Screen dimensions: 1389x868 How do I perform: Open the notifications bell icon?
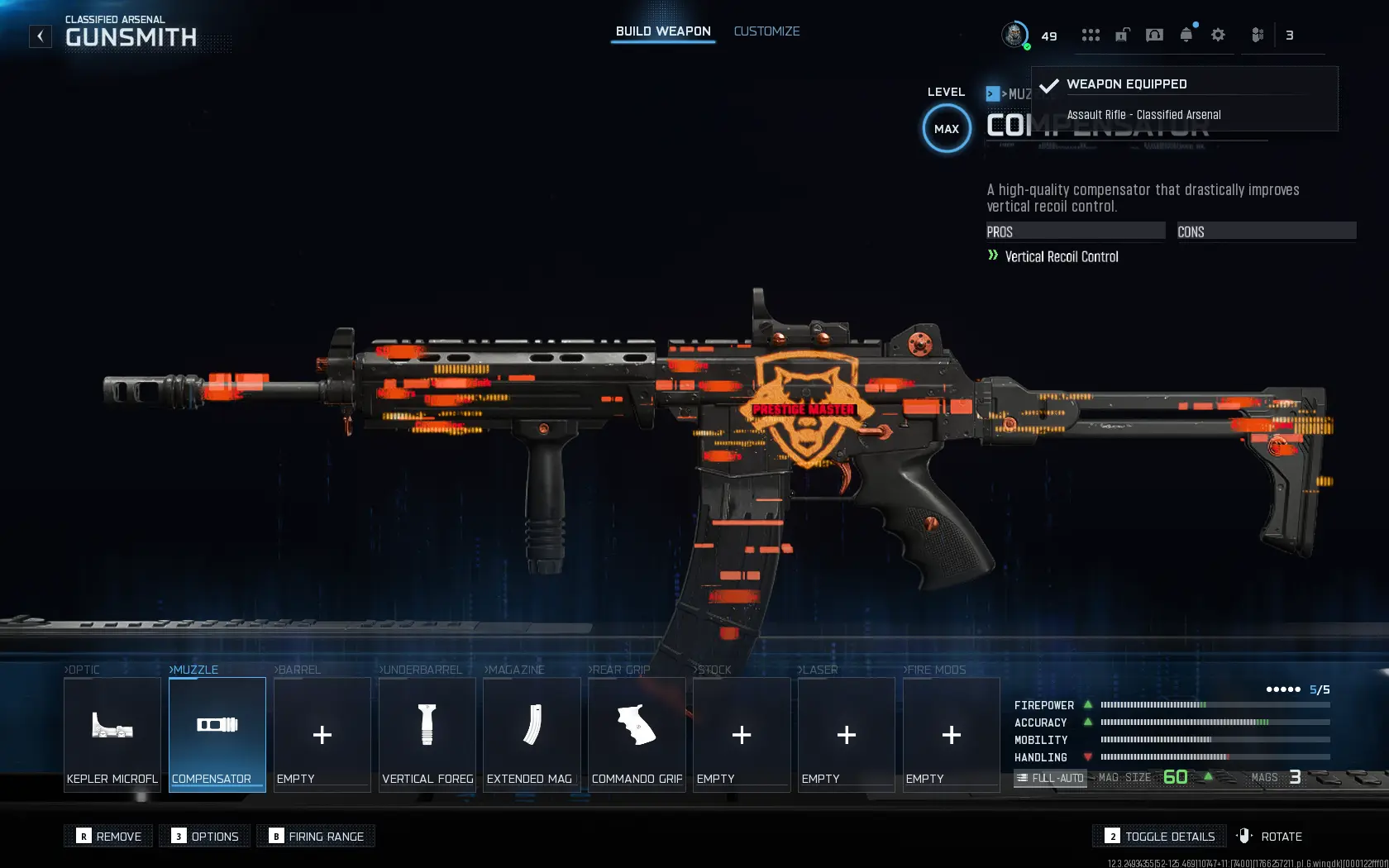point(1186,35)
